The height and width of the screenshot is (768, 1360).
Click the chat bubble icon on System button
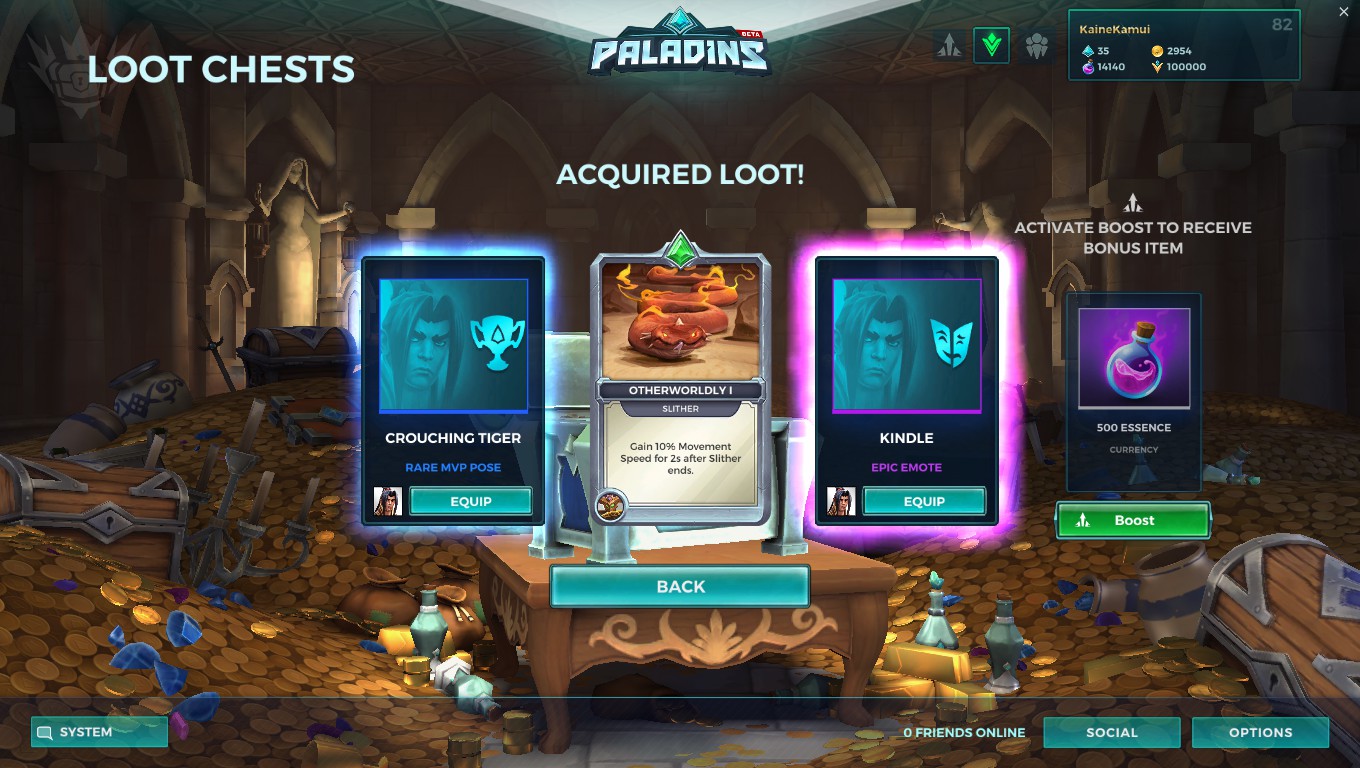tap(43, 731)
